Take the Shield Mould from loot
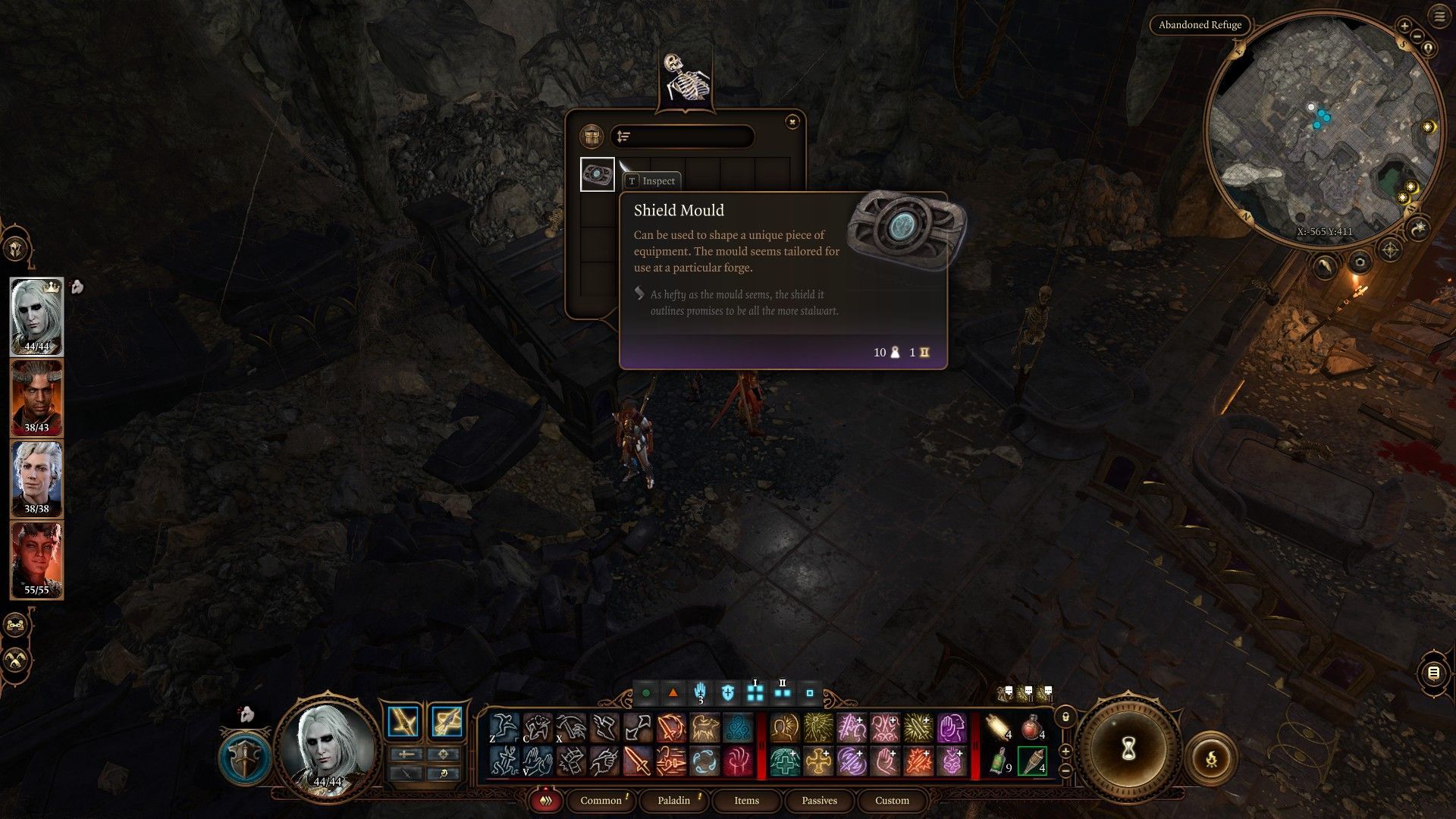This screenshot has width=1456, height=819. (x=597, y=174)
